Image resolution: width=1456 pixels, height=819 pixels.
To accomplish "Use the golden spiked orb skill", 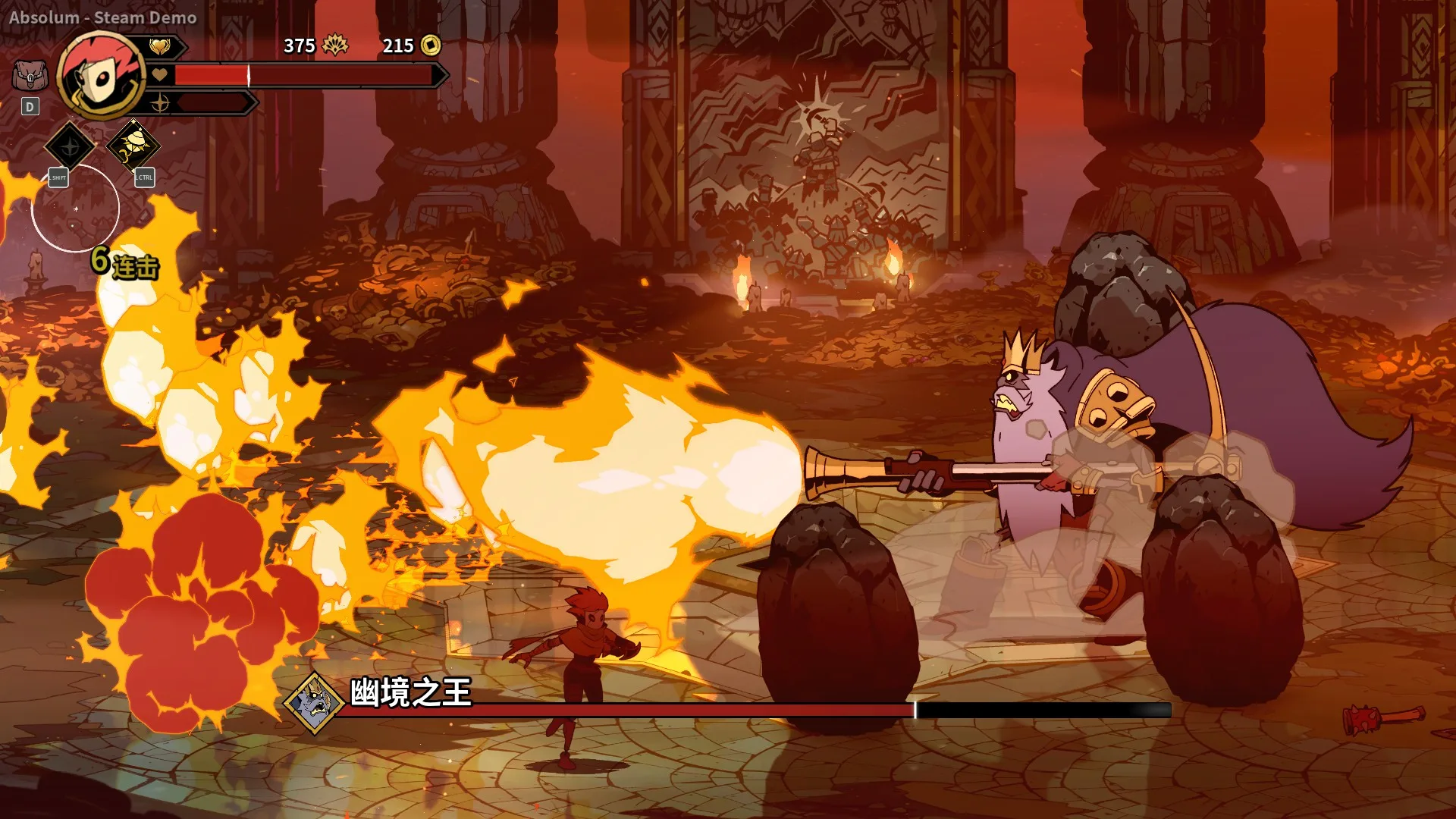I will [x=133, y=144].
